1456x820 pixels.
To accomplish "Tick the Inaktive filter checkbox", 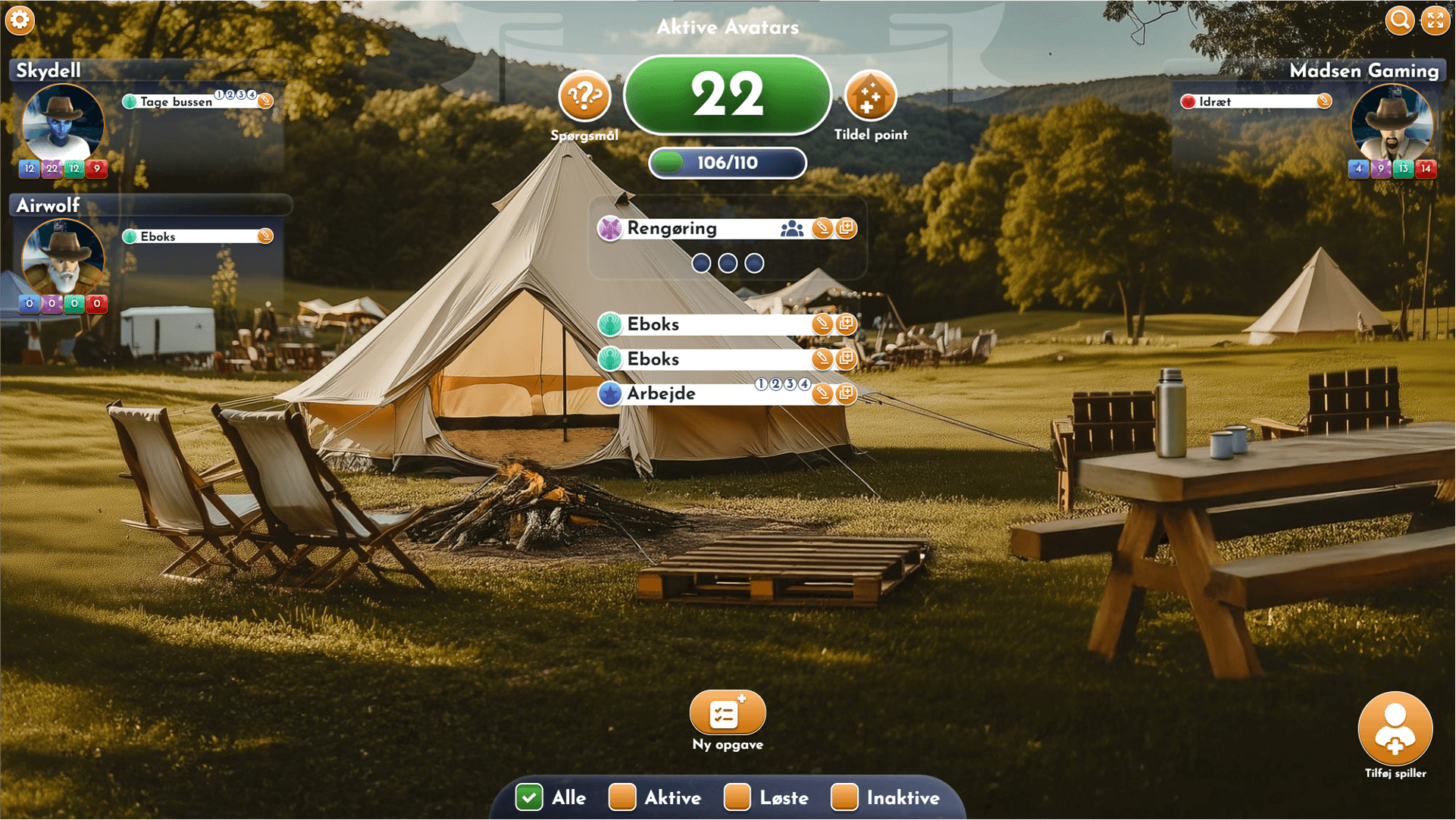I will [844, 797].
